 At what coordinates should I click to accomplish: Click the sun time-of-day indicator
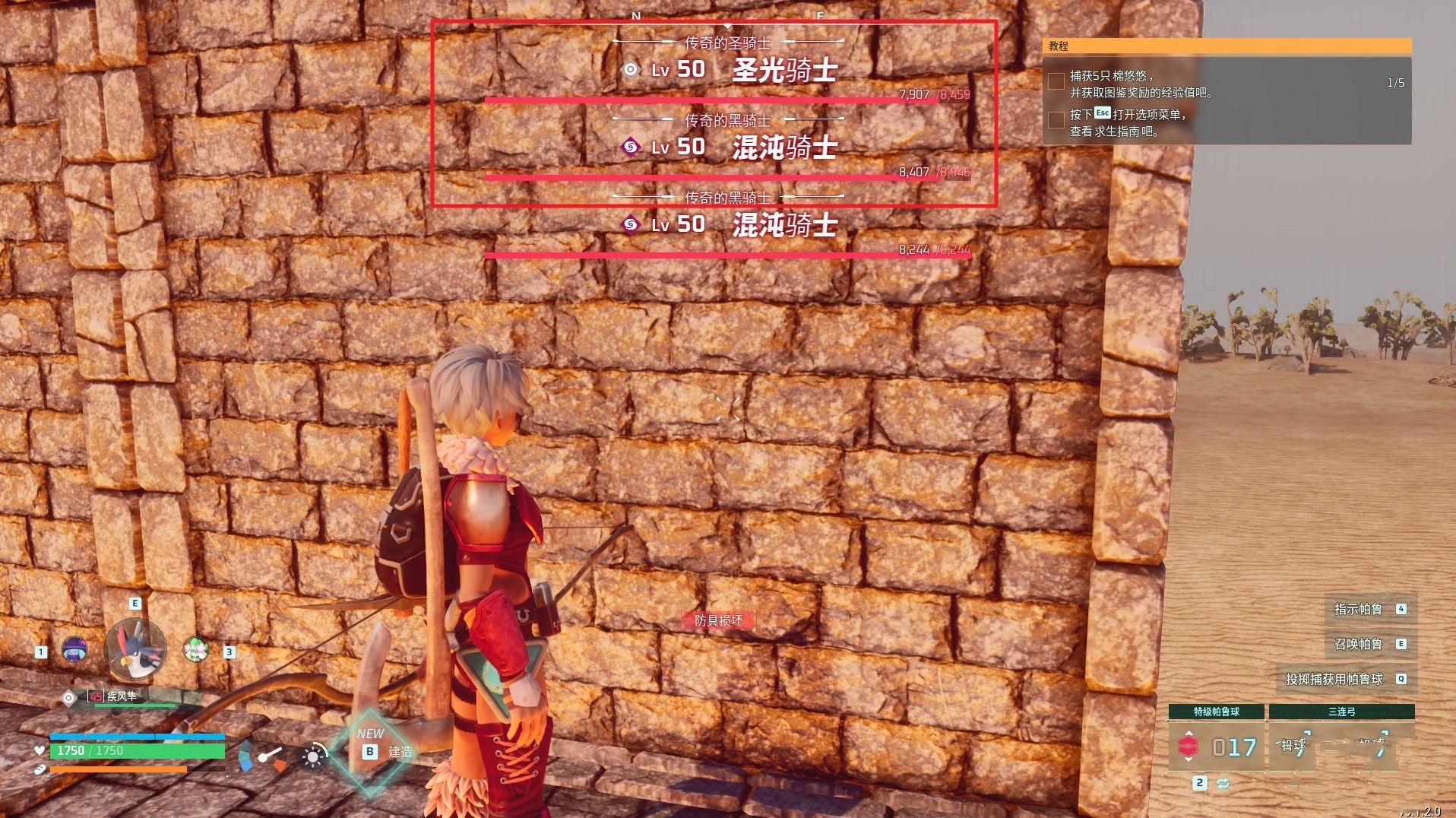click(312, 756)
